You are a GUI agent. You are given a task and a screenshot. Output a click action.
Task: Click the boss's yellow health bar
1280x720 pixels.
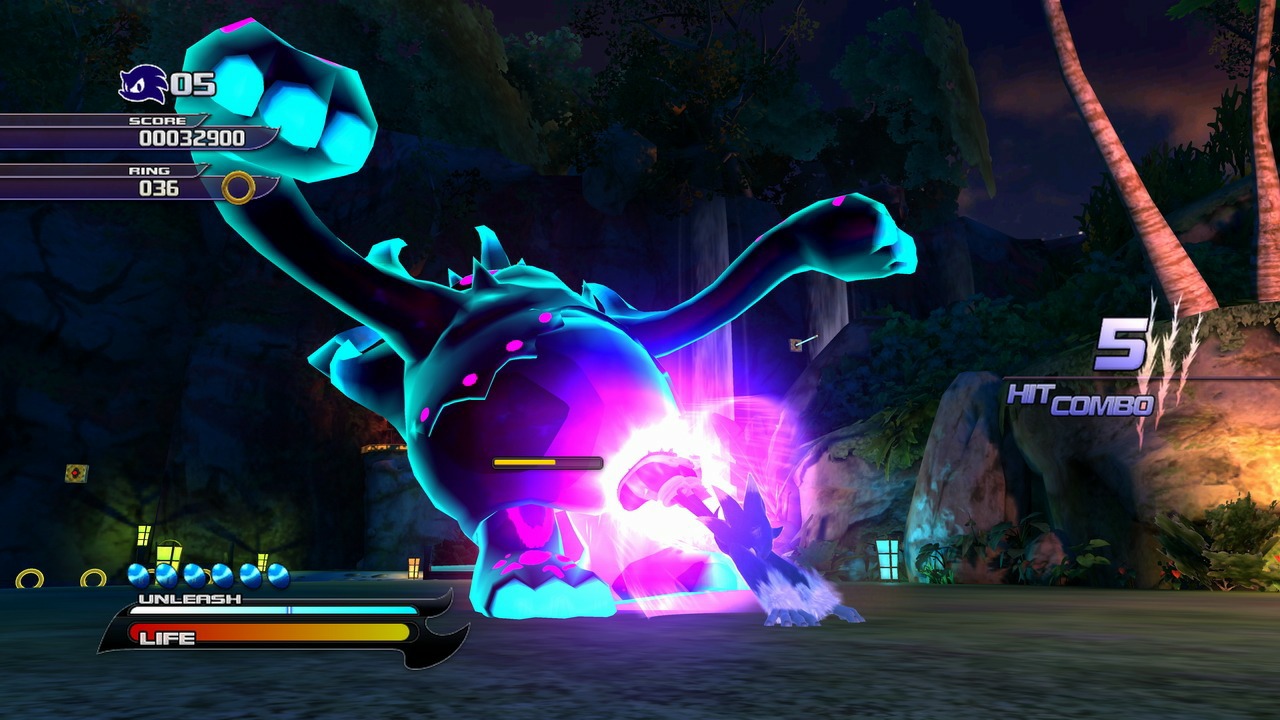click(545, 463)
